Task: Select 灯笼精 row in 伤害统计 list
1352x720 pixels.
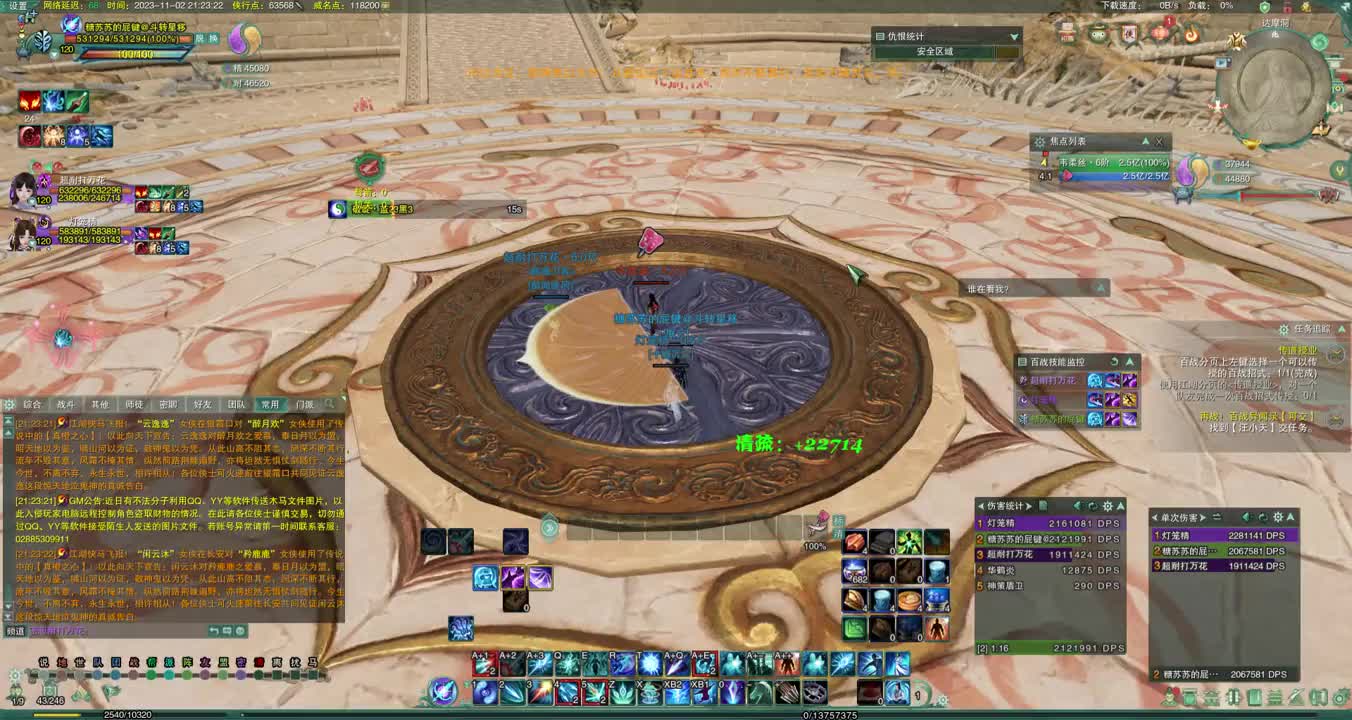Action: pos(1050,523)
